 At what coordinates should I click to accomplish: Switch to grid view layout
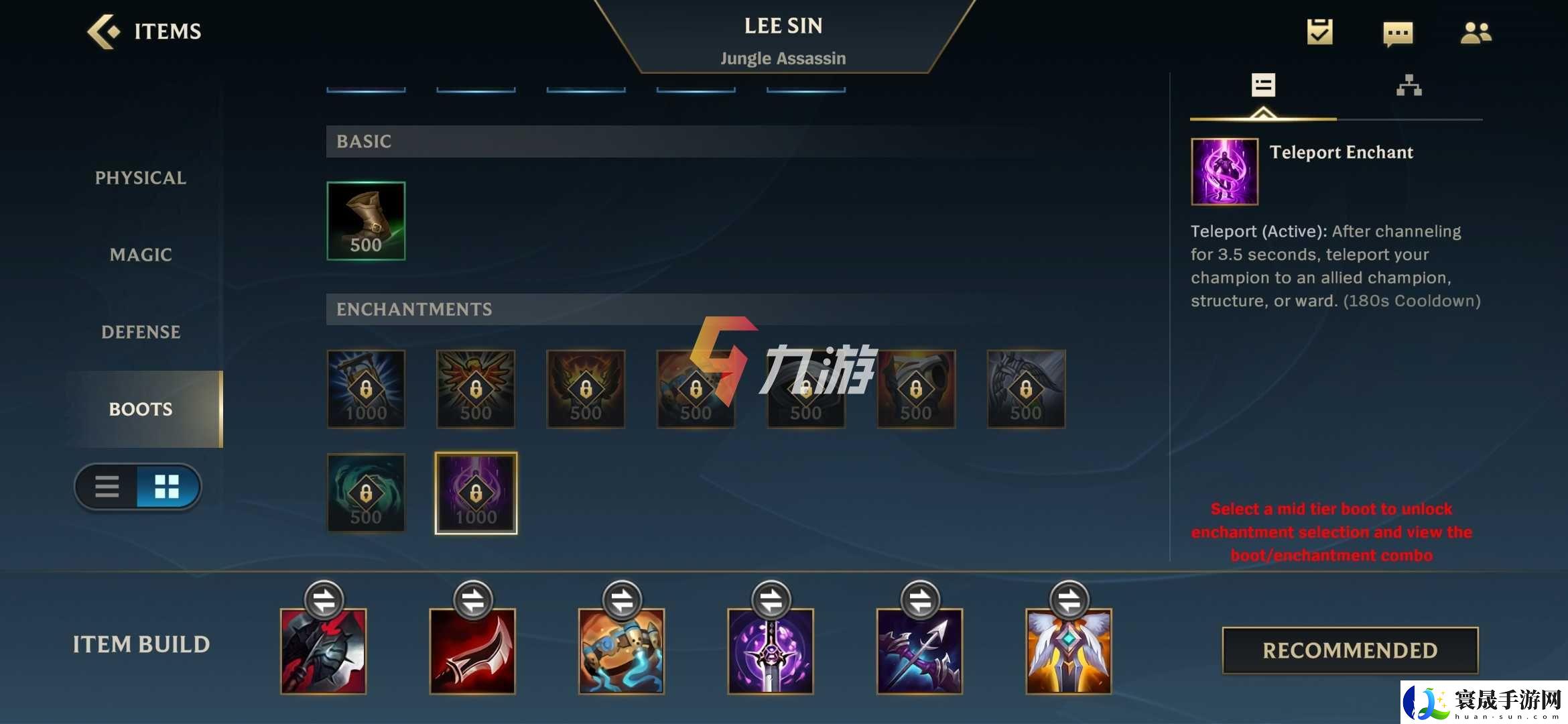pos(167,487)
